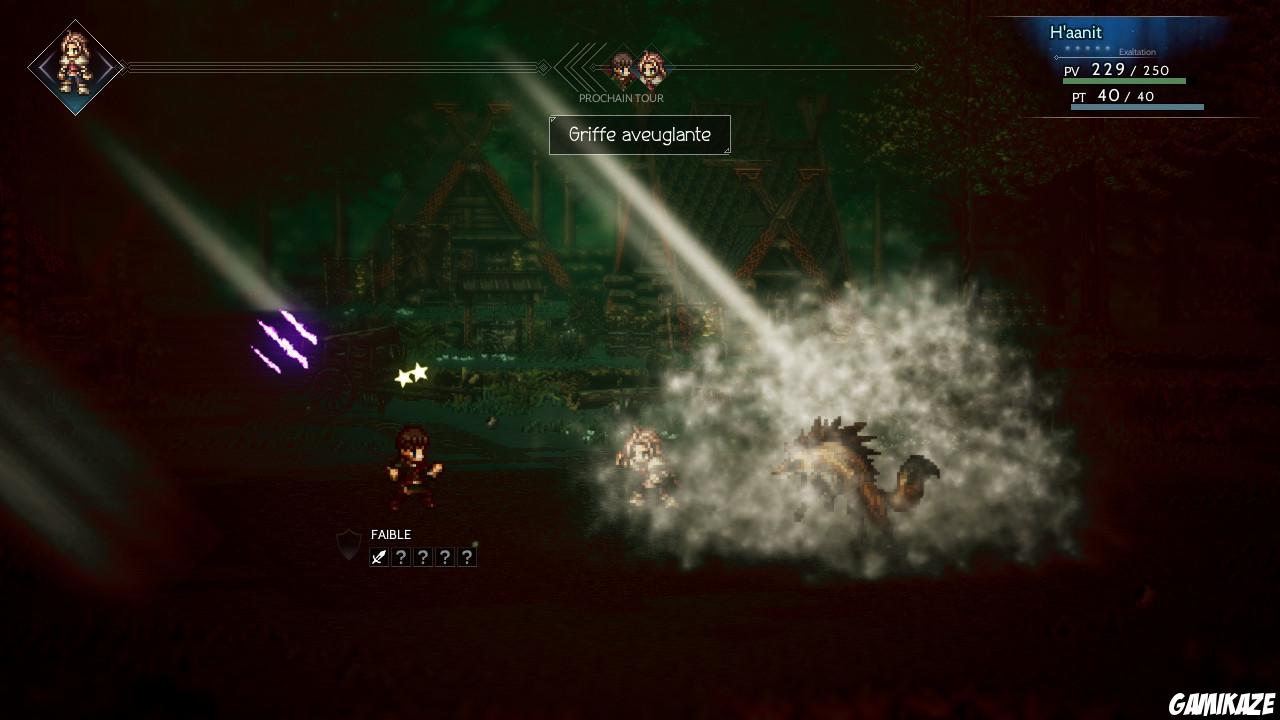Open the star rank row under H'aanit's name

[x=1087, y=48]
